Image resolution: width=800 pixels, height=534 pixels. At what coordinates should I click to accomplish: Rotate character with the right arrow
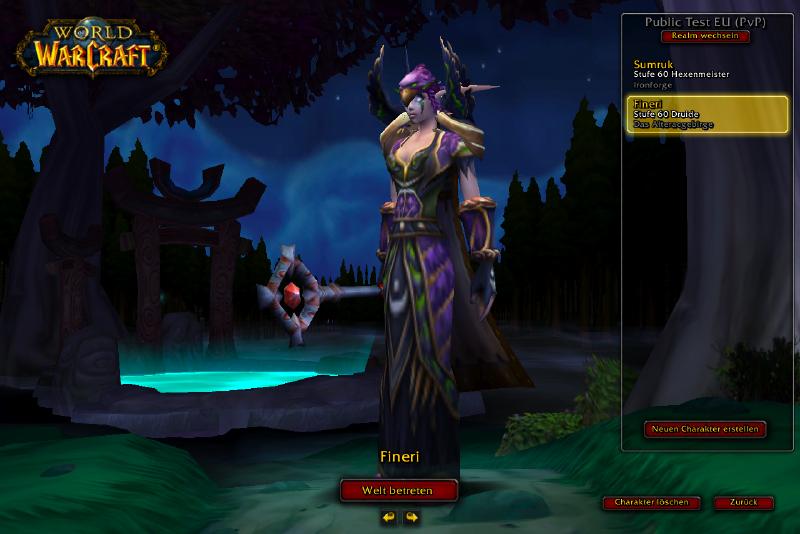411,517
